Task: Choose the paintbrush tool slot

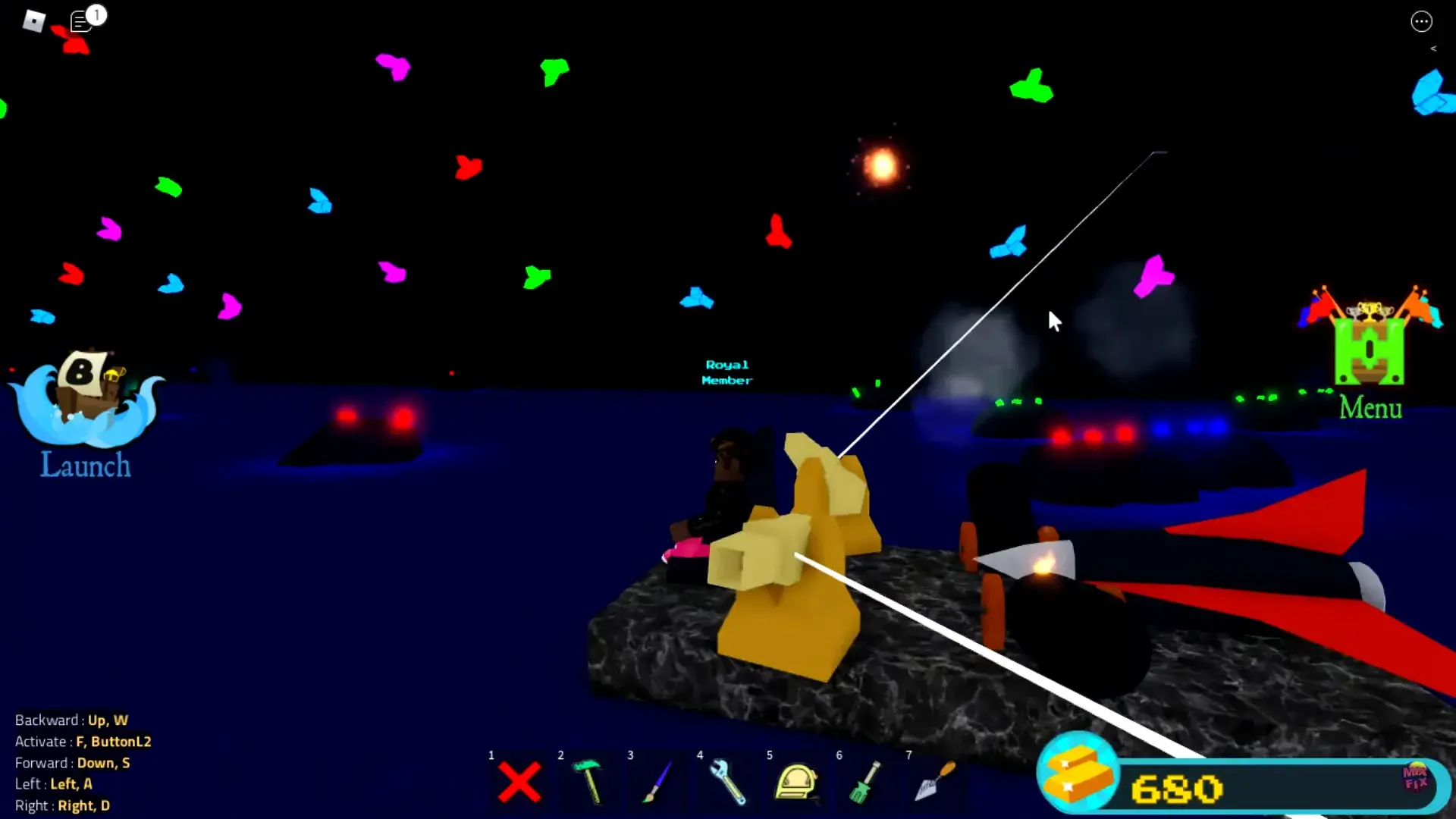Action: pos(658,781)
